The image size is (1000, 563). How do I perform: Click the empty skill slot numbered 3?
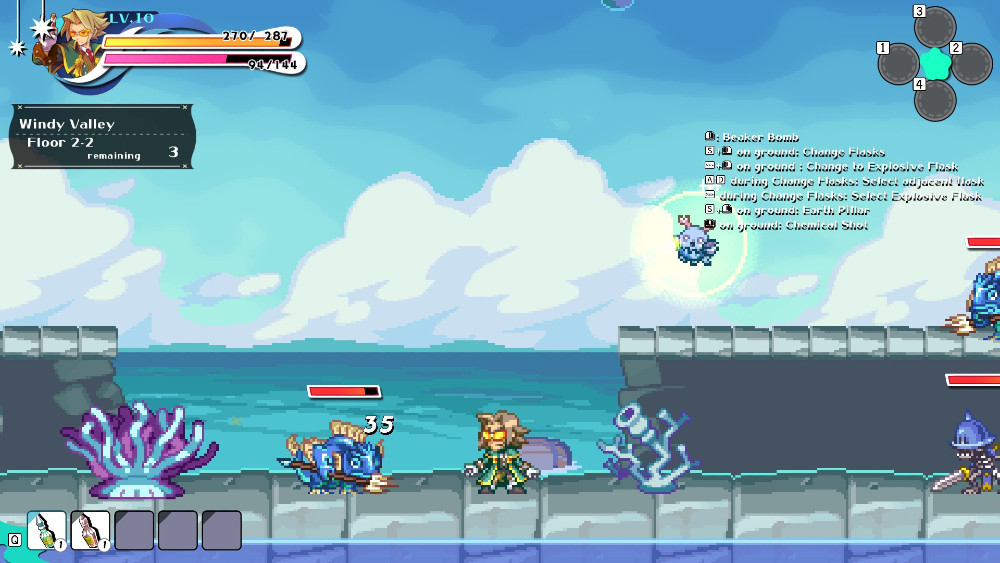[x=935, y=28]
